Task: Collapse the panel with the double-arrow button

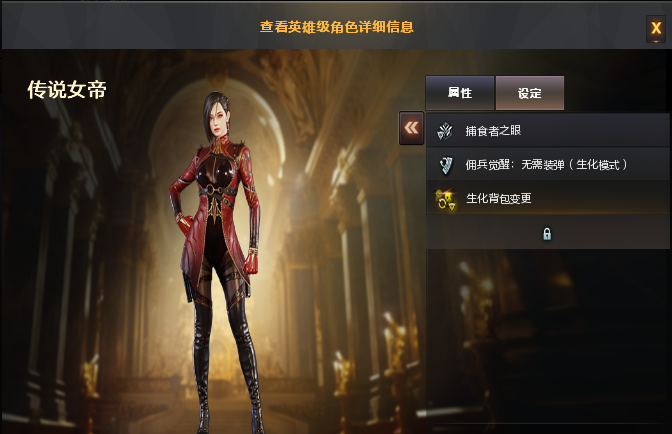Action: [x=411, y=128]
